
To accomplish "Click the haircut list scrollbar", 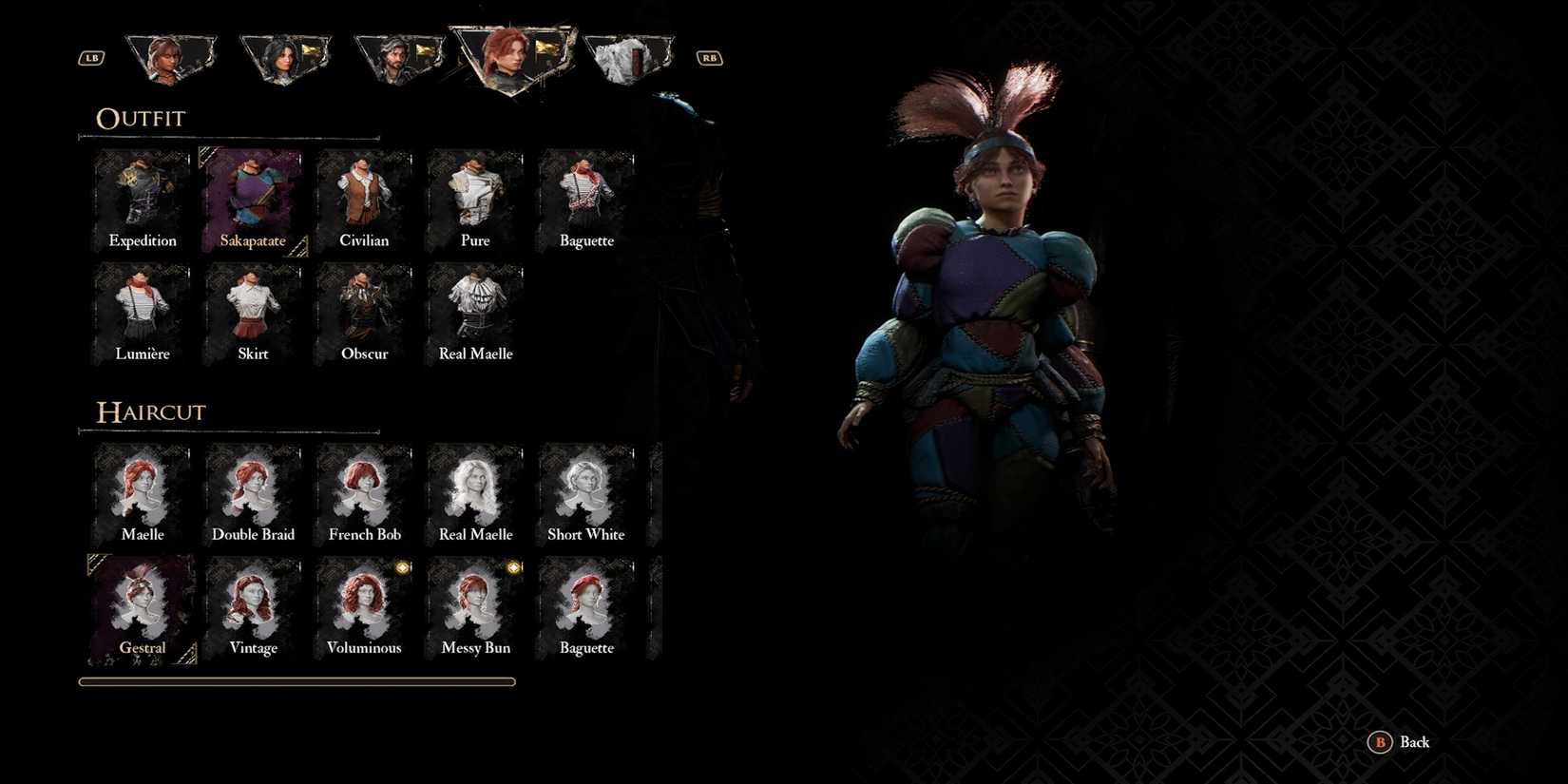I will (296, 681).
